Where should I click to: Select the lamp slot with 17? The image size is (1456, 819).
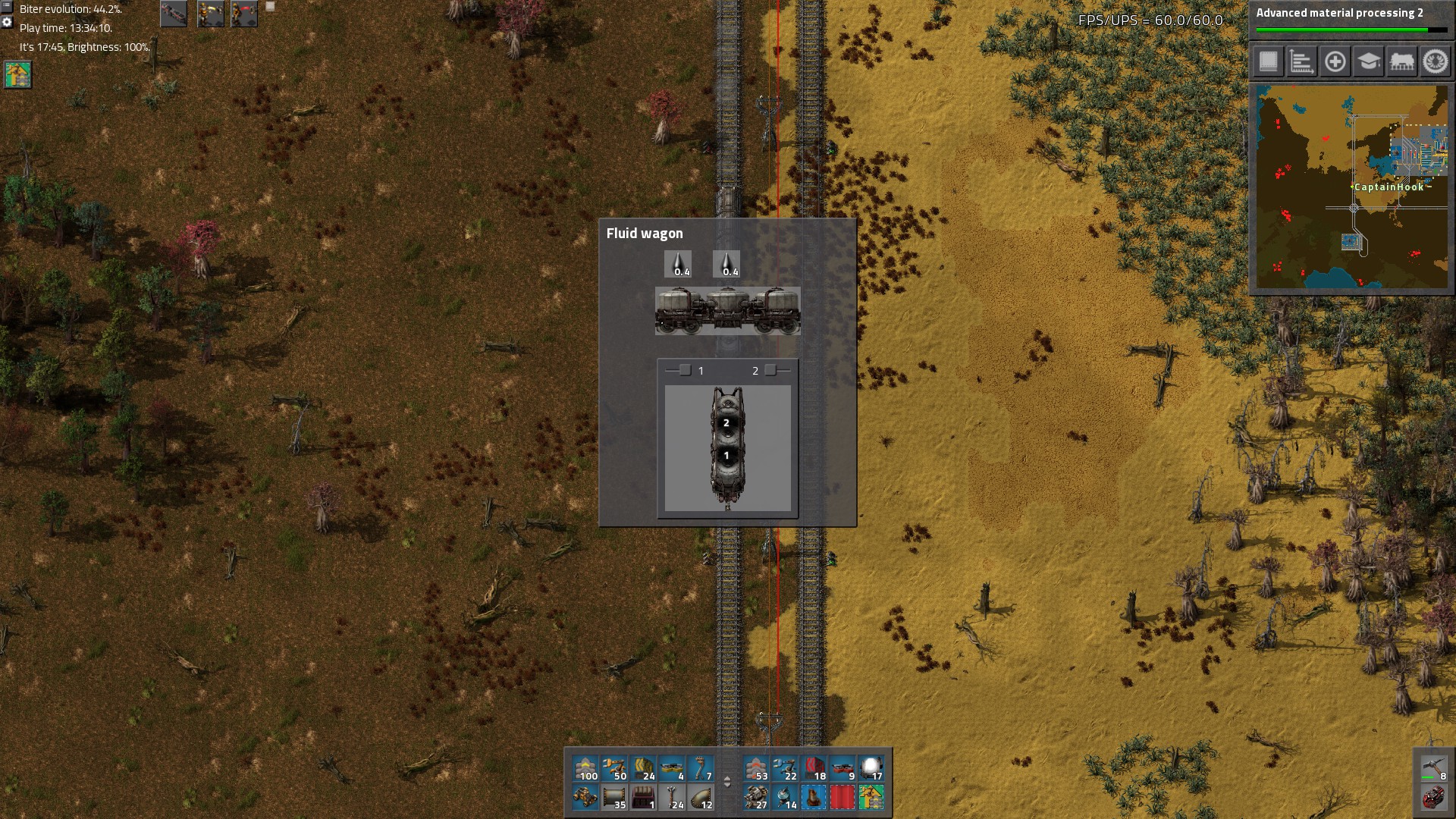click(871, 768)
